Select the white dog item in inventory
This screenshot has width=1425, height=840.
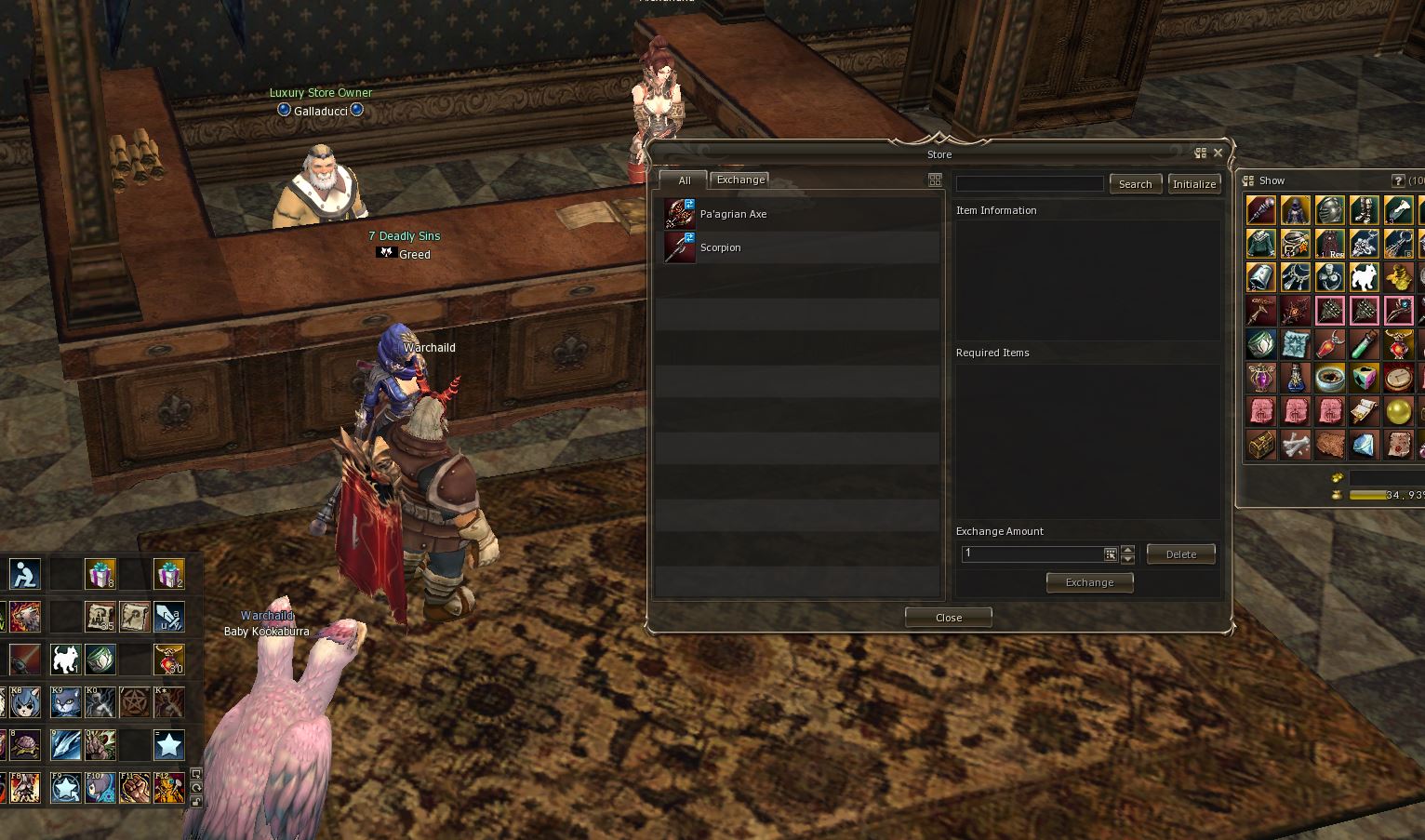[1365, 277]
